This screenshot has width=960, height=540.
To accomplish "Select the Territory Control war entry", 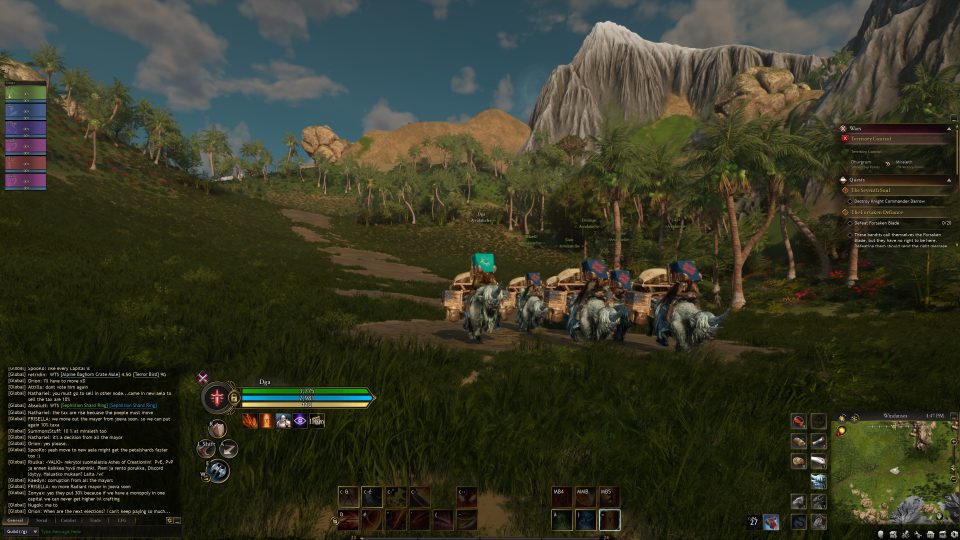I will (x=872, y=138).
